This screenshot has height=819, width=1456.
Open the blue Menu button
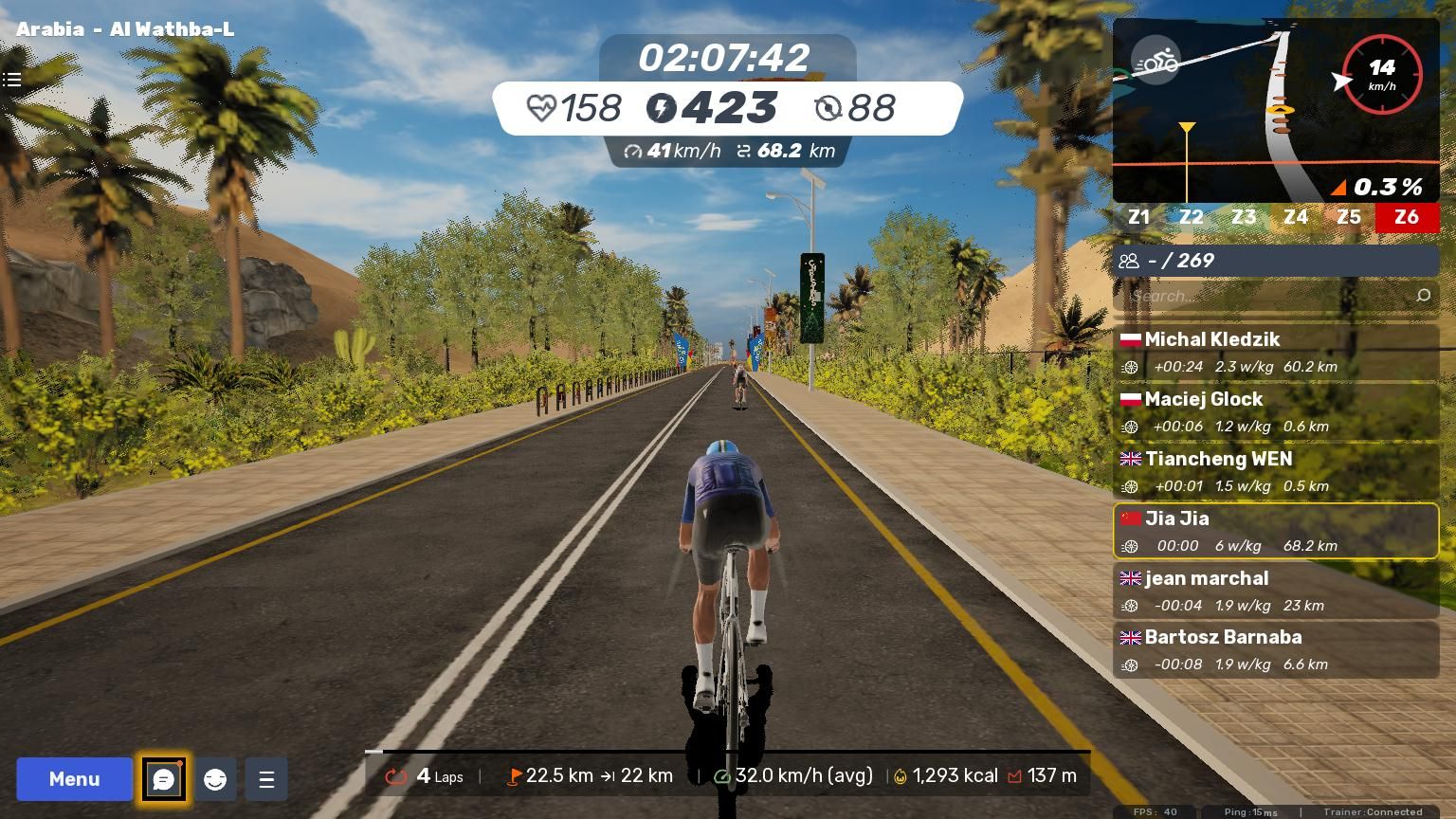click(74, 779)
